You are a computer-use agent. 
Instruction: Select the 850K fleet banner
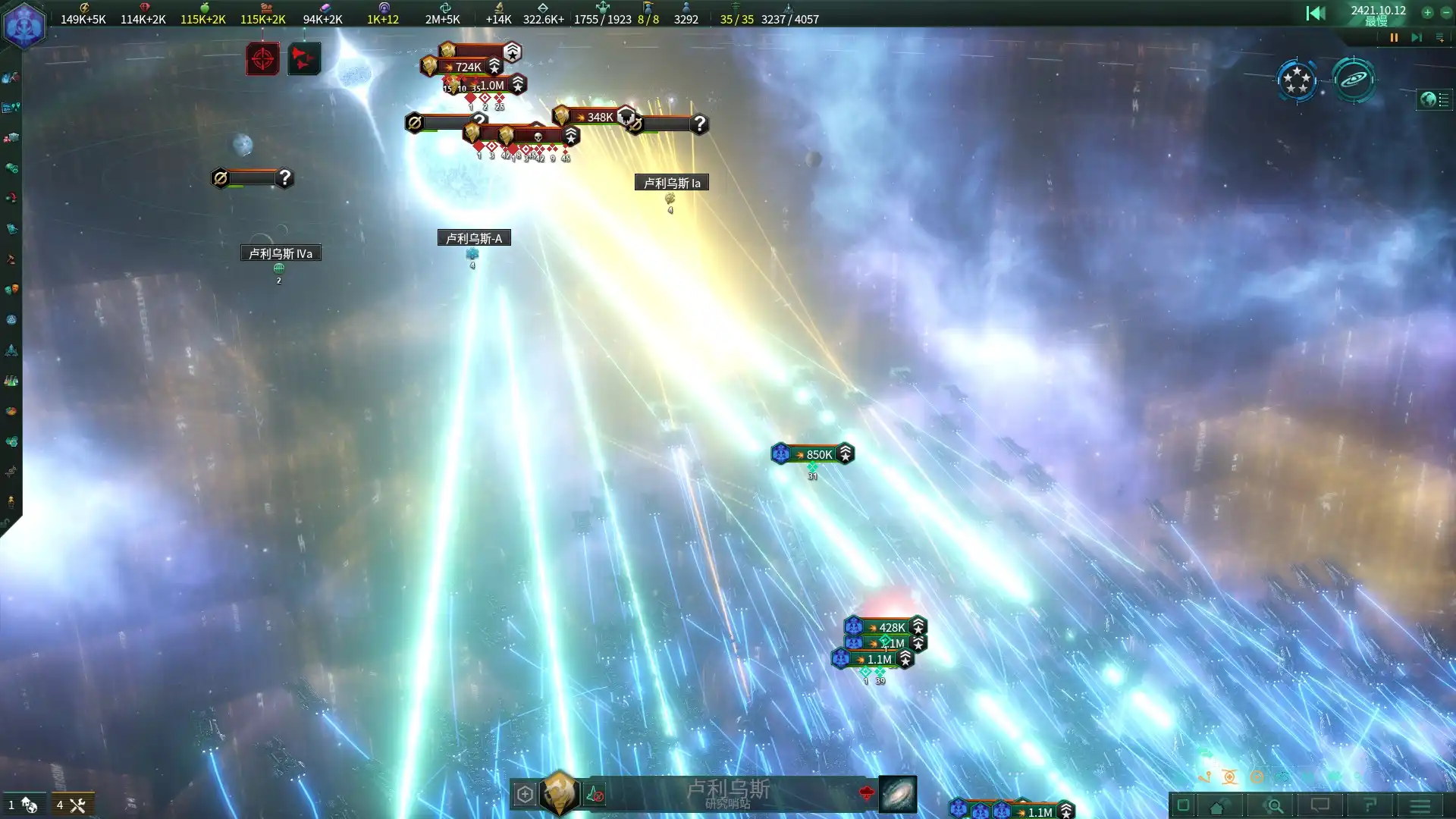coord(813,454)
